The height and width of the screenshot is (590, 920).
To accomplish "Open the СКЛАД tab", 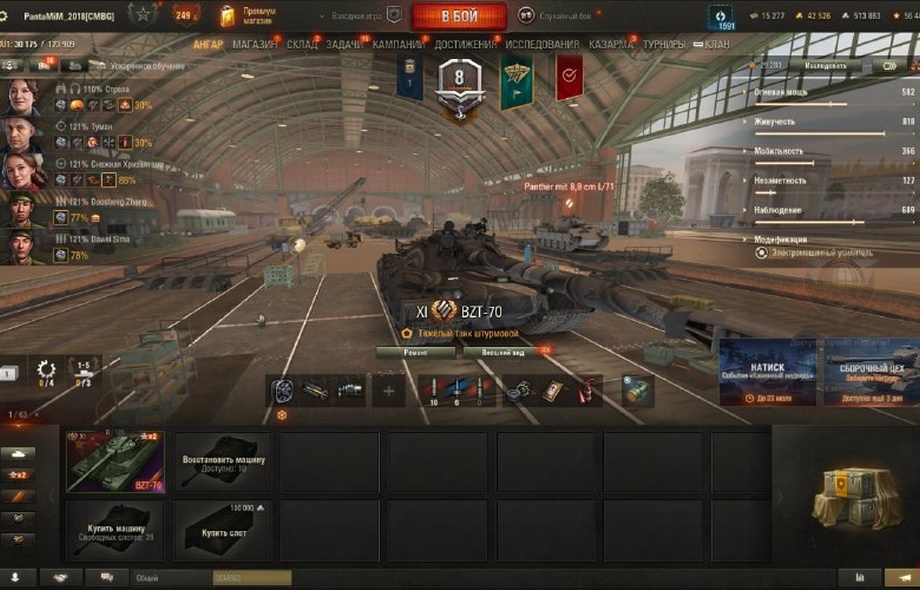I will (x=301, y=45).
